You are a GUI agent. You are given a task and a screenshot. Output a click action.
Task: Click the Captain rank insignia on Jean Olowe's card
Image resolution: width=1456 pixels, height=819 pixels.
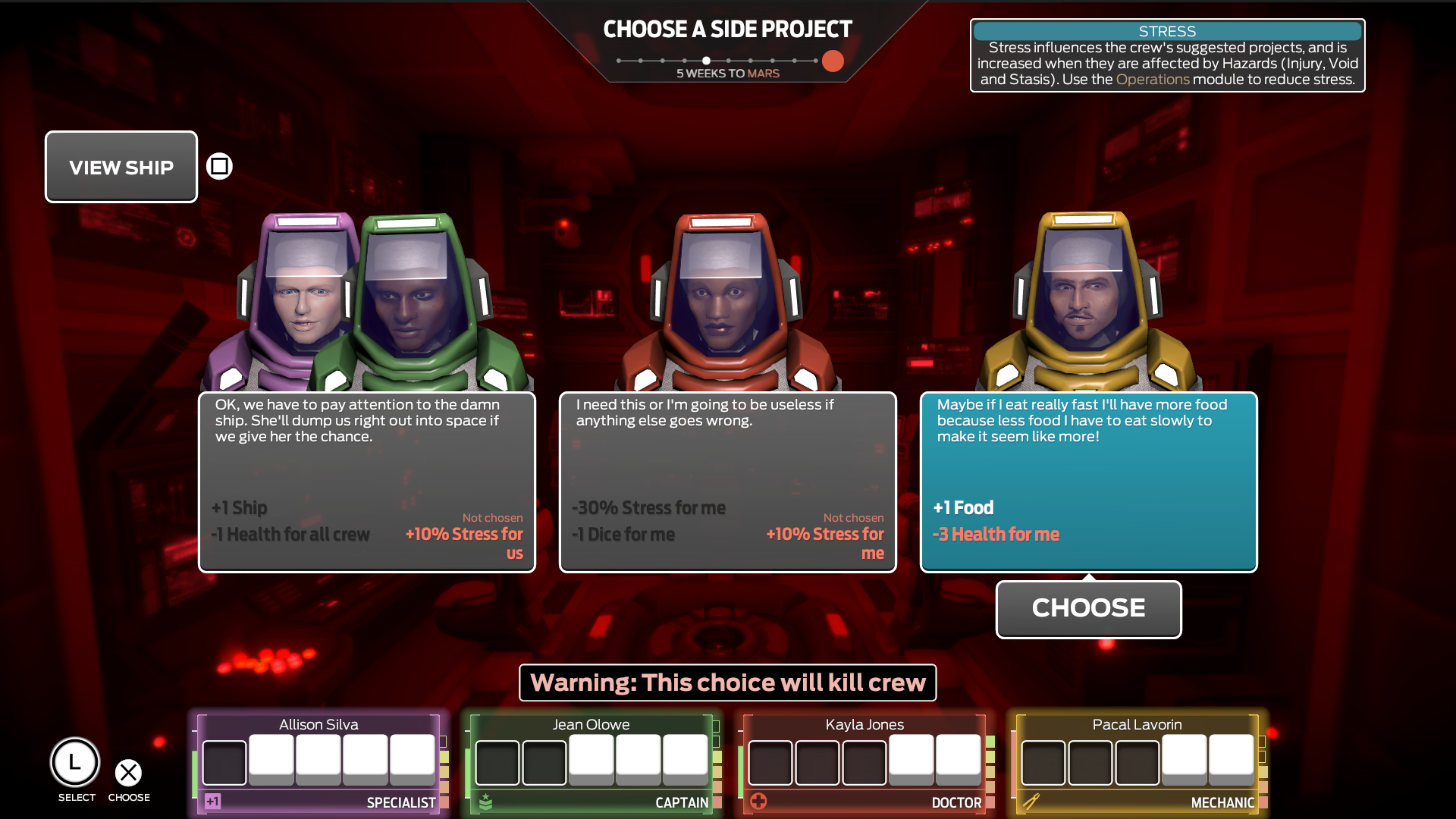(x=486, y=800)
